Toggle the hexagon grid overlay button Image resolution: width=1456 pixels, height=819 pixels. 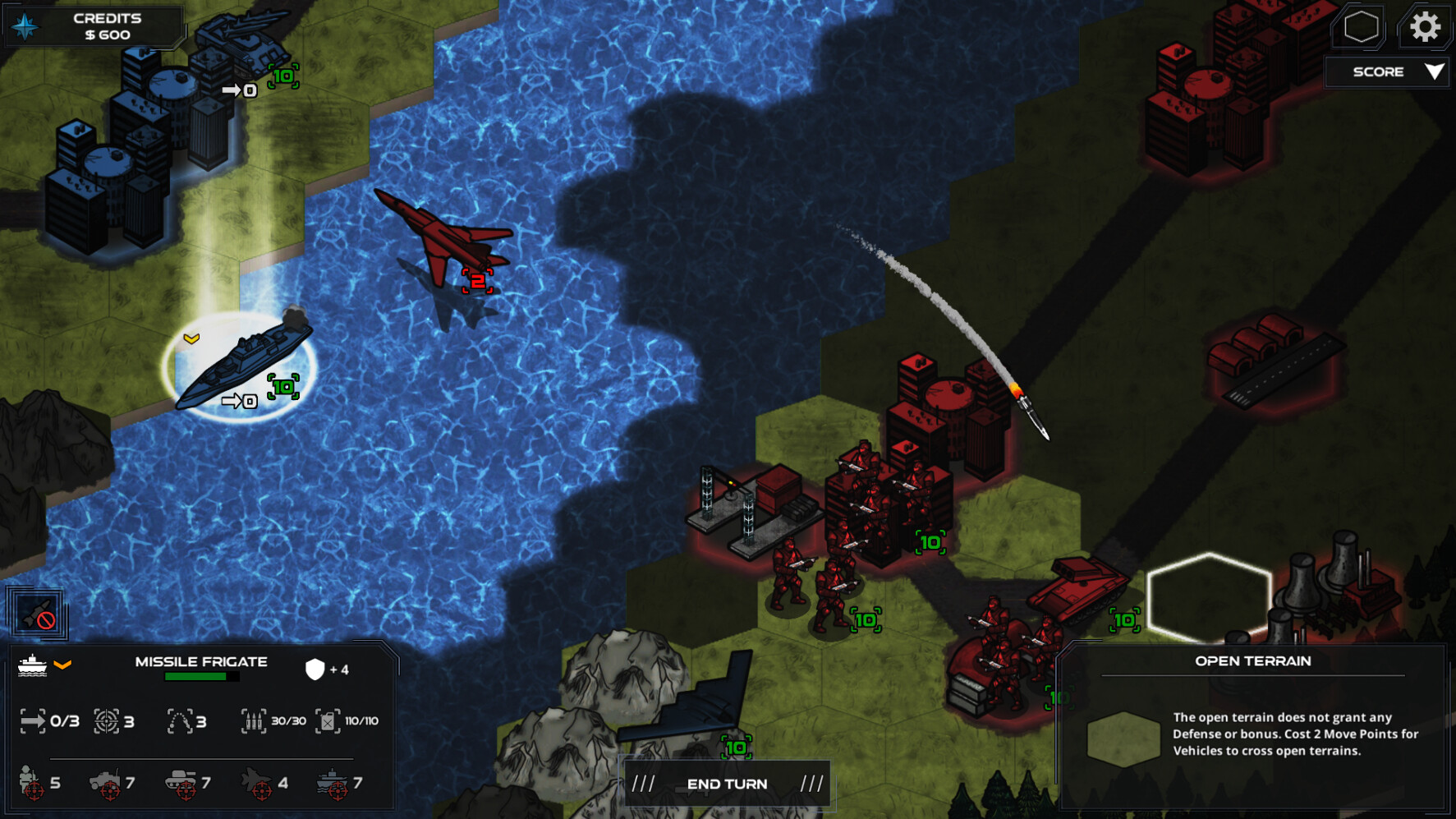point(1360,27)
